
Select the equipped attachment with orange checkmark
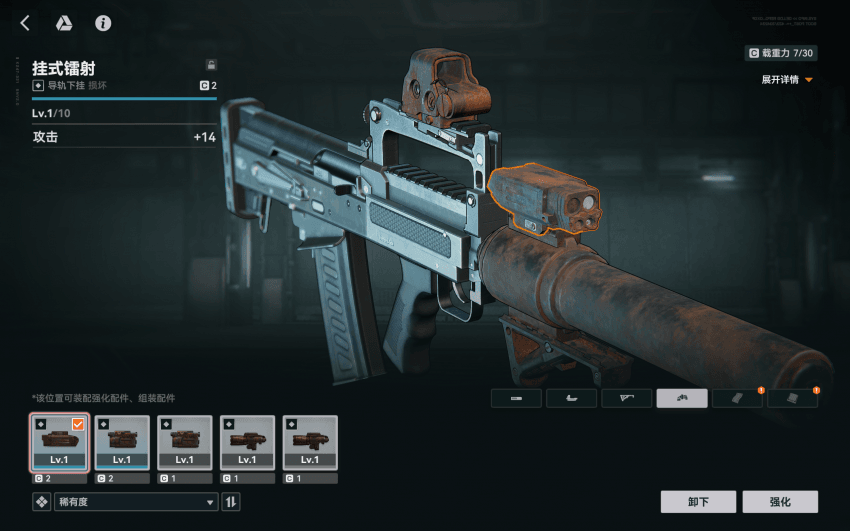pyautogui.click(x=59, y=442)
